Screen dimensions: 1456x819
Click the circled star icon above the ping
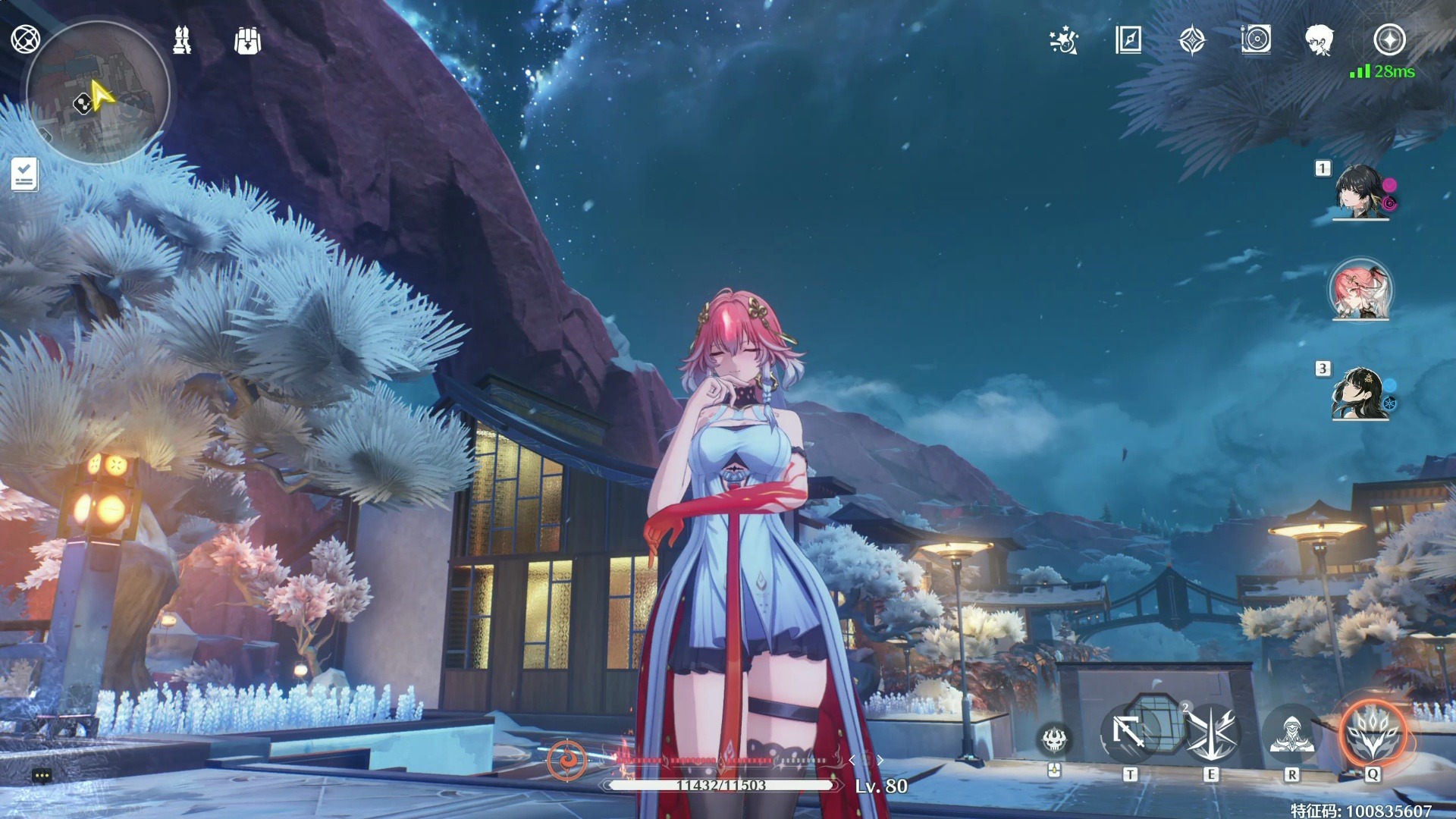pyautogui.click(x=1389, y=39)
